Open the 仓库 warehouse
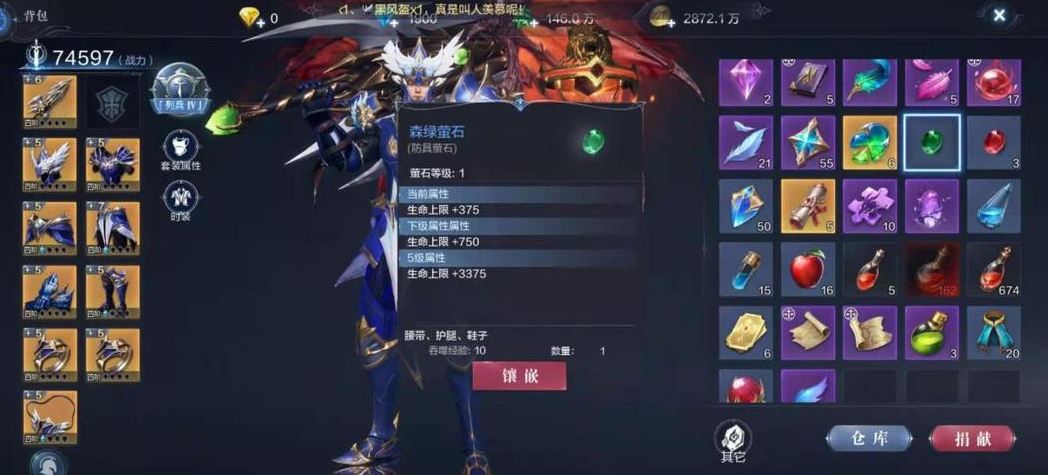Screen dimensions: 1048x475 (868, 438)
